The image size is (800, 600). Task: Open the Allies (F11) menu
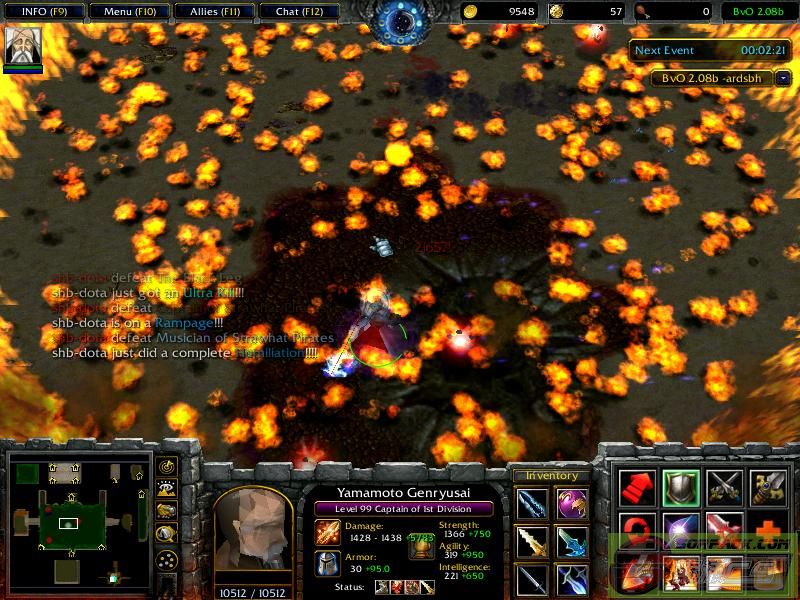tap(211, 11)
